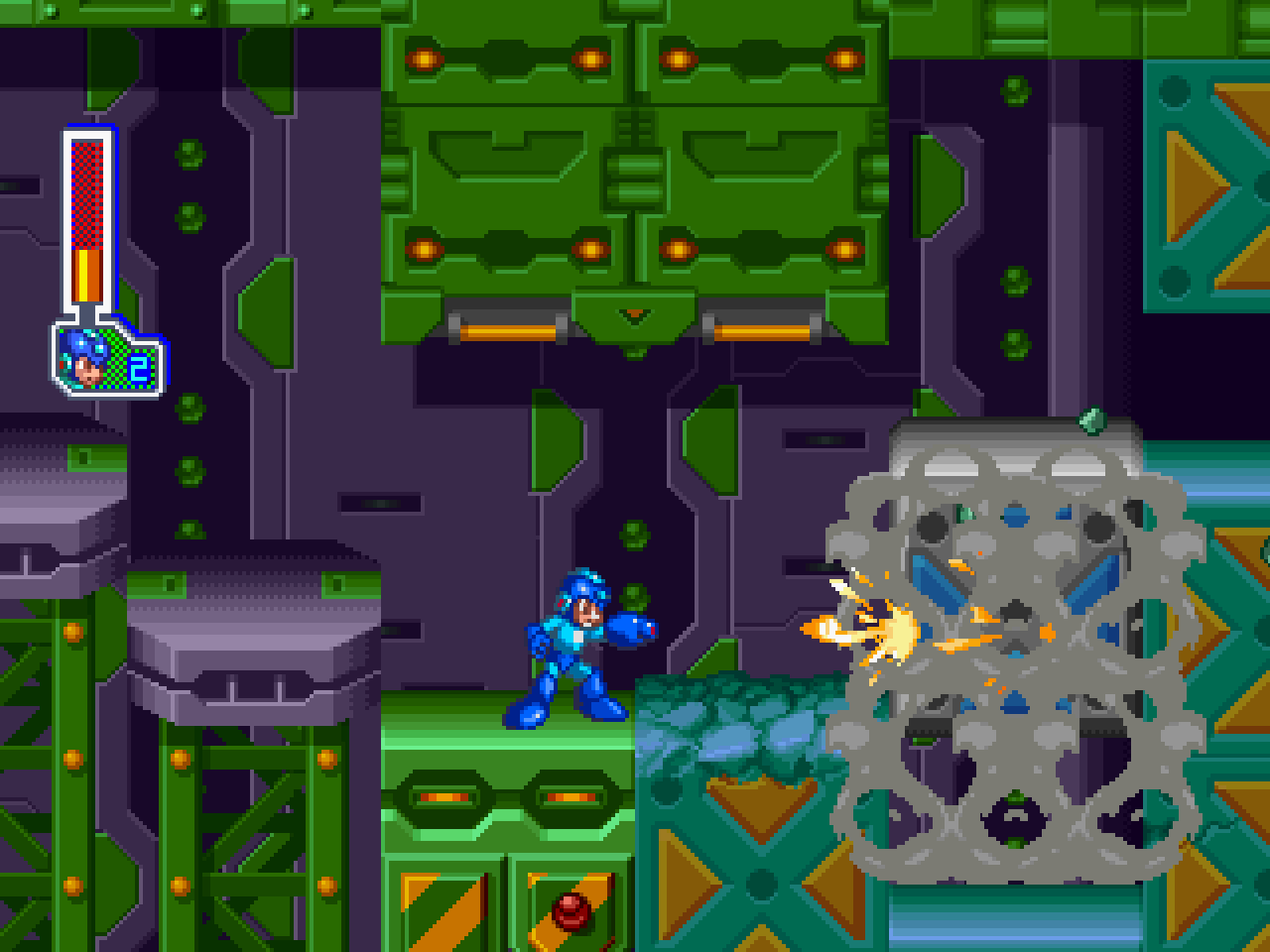Screen dimensions: 1270x952
Task: Click the lives counter showing 2
Action: pyautogui.click(x=139, y=367)
